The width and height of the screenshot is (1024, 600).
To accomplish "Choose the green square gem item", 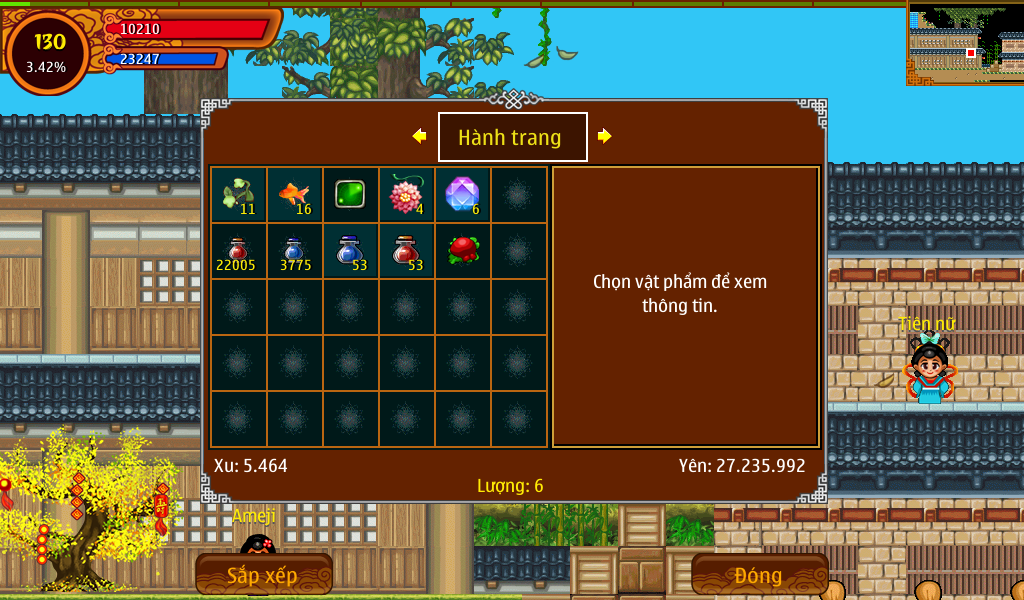I will coord(350,195).
